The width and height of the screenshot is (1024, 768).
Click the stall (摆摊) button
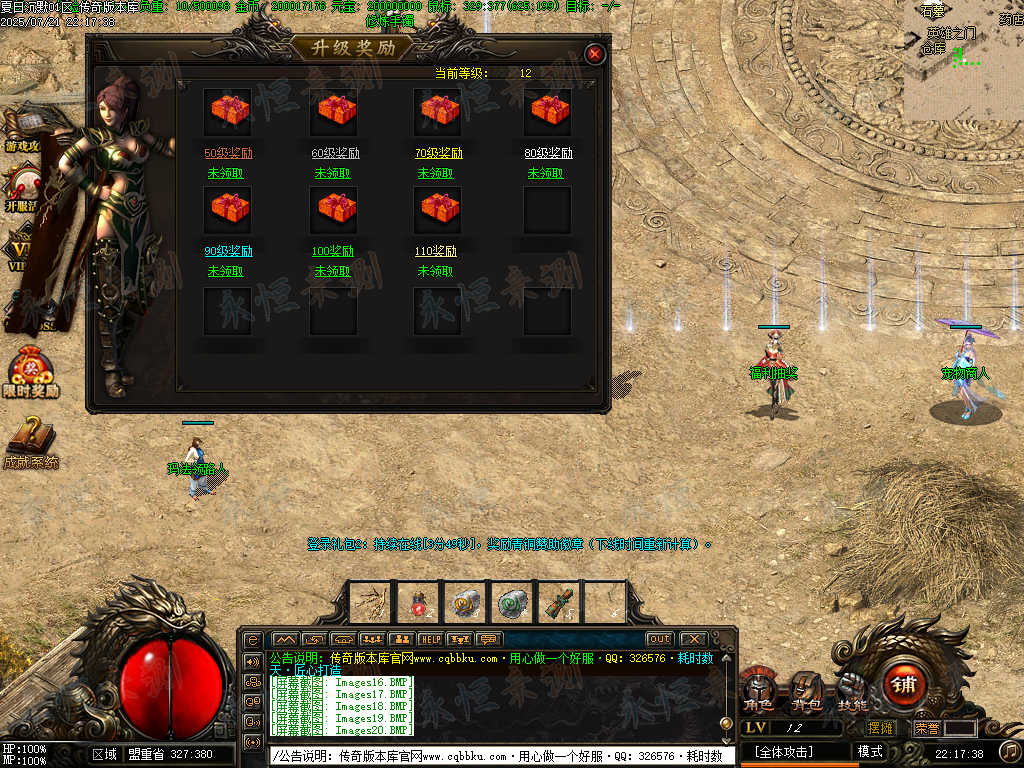(881, 729)
